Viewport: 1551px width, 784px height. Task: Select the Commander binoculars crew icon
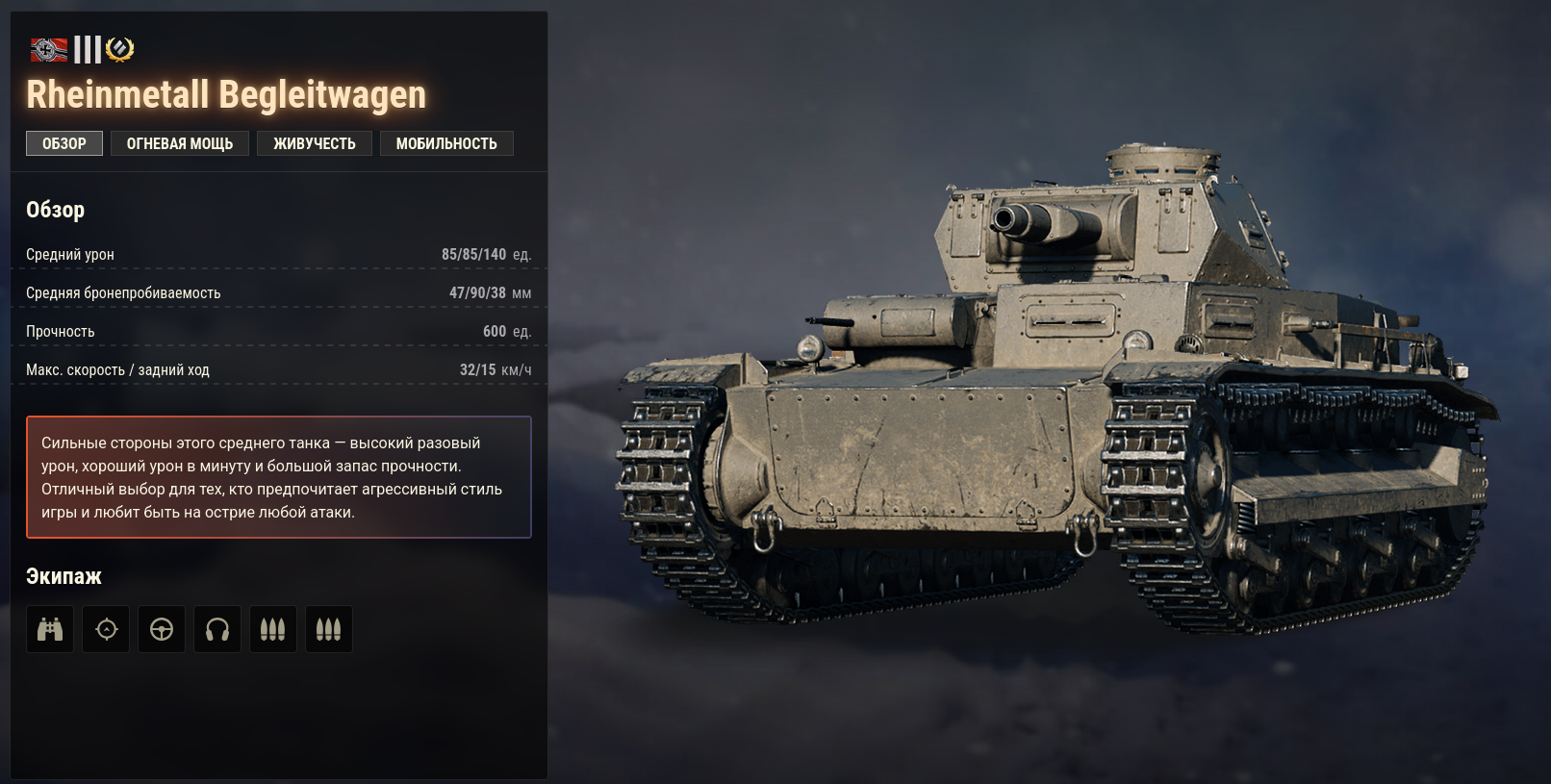[49, 628]
